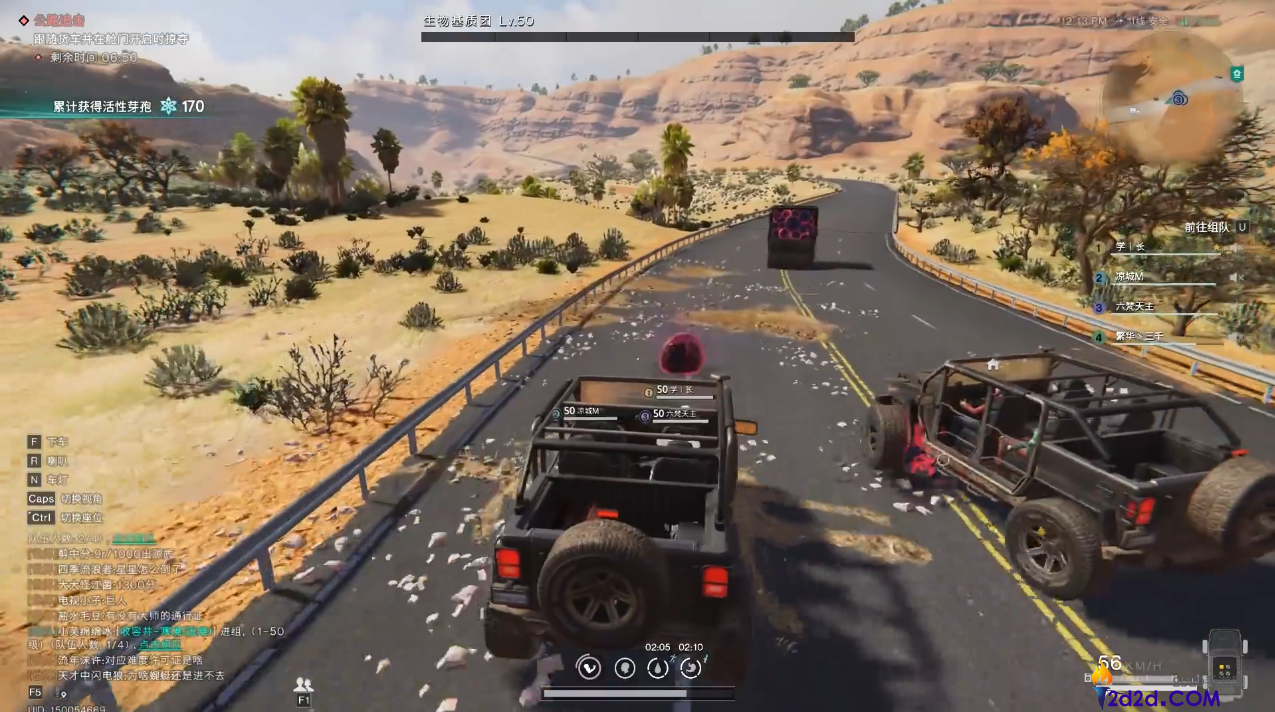
Task: Click the green home marker beside minimap
Action: [1237, 73]
